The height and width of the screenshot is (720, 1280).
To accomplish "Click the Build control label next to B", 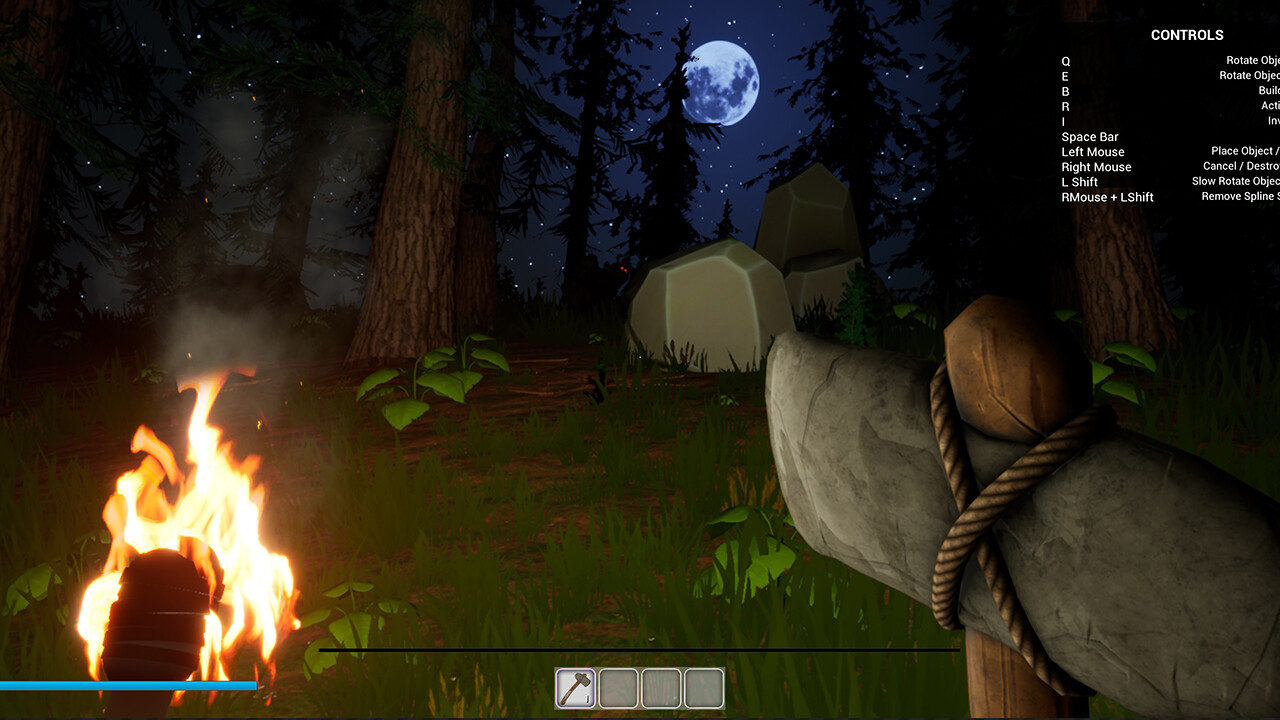I will pos(1268,90).
